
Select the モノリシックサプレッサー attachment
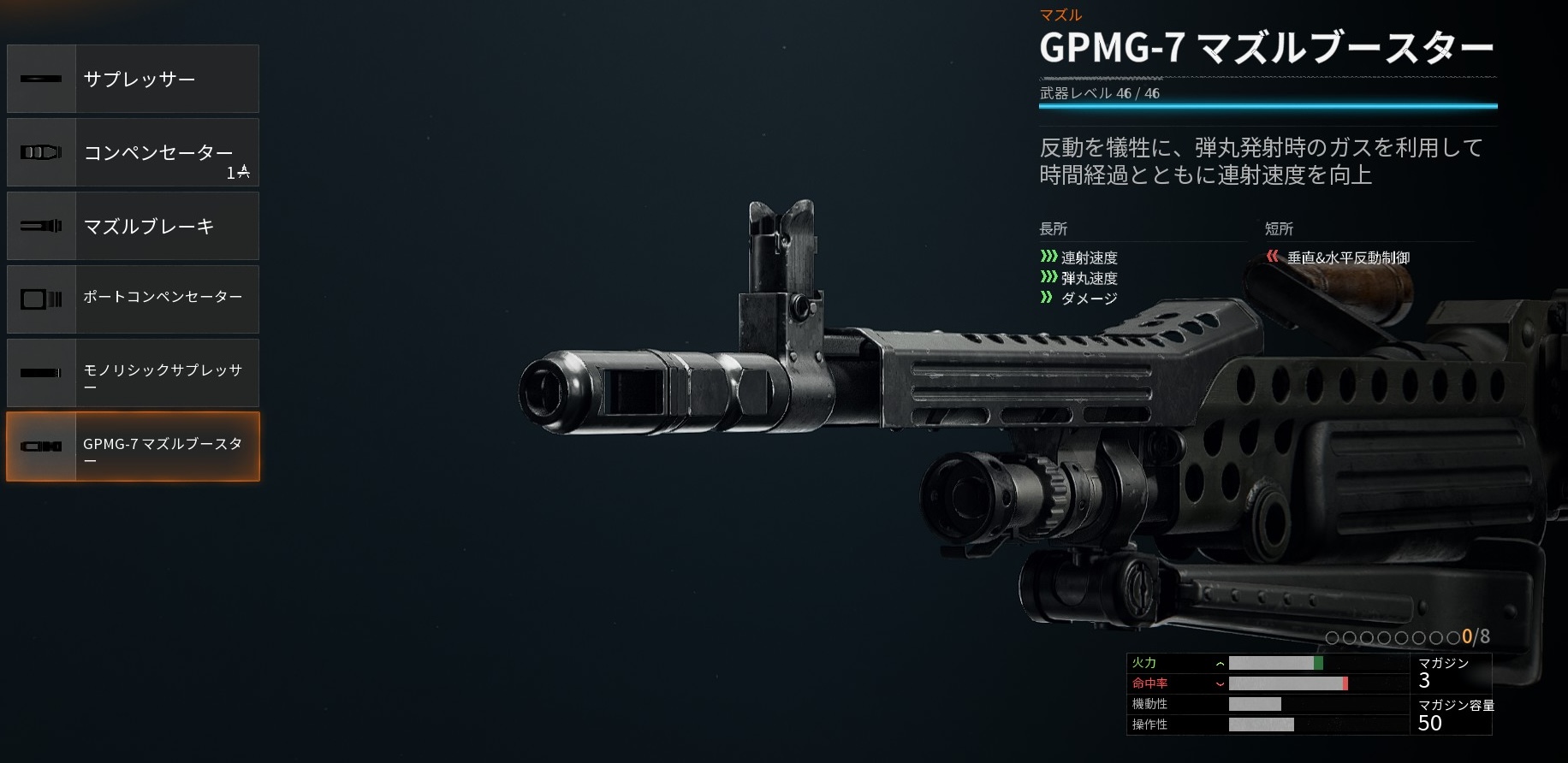click(134, 373)
